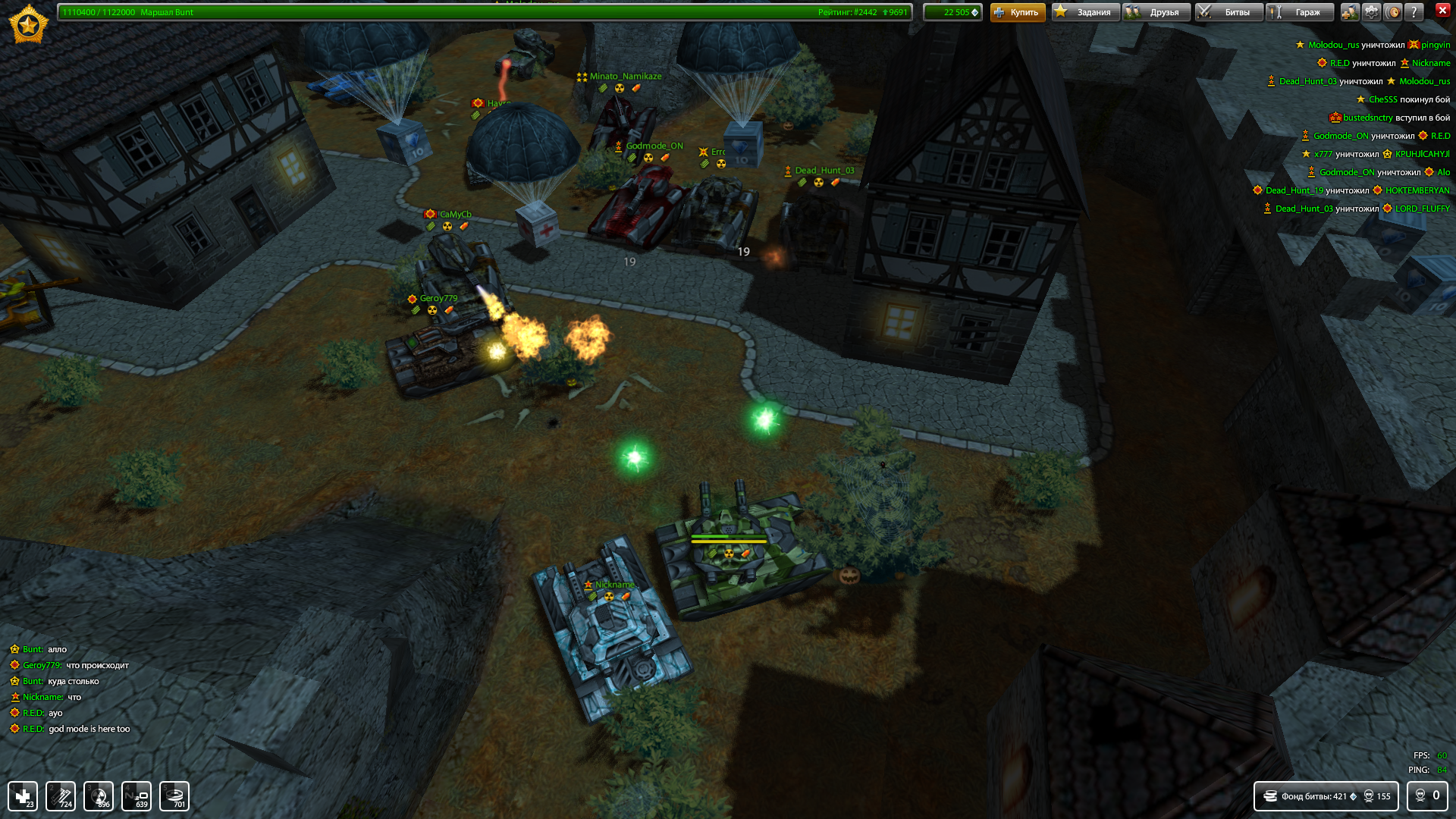Show the Друзья (Friends) list
1456x819 pixels.
pos(1156,12)
